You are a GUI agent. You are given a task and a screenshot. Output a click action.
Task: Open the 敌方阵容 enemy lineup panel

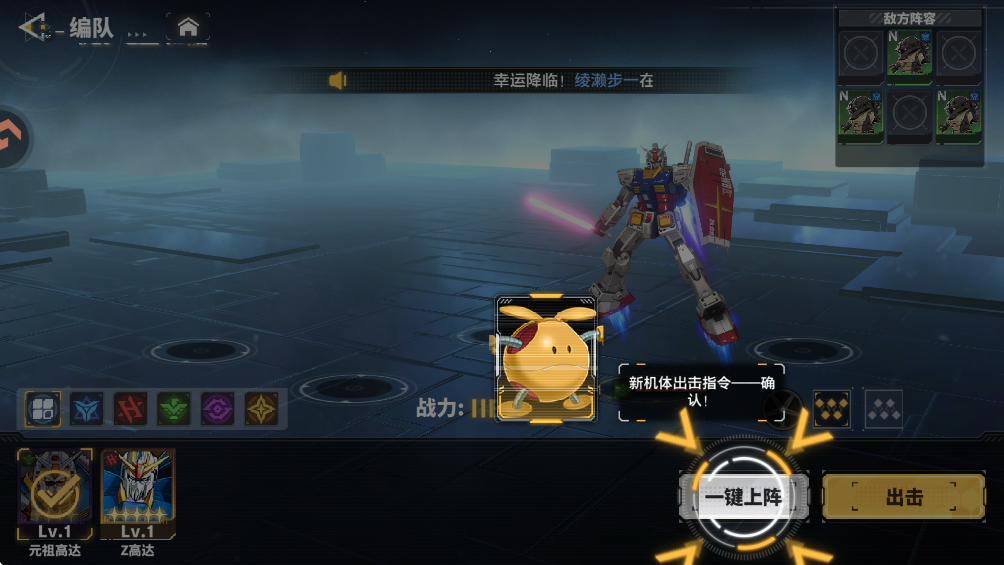pyautogui.click(x=909, y=18)
